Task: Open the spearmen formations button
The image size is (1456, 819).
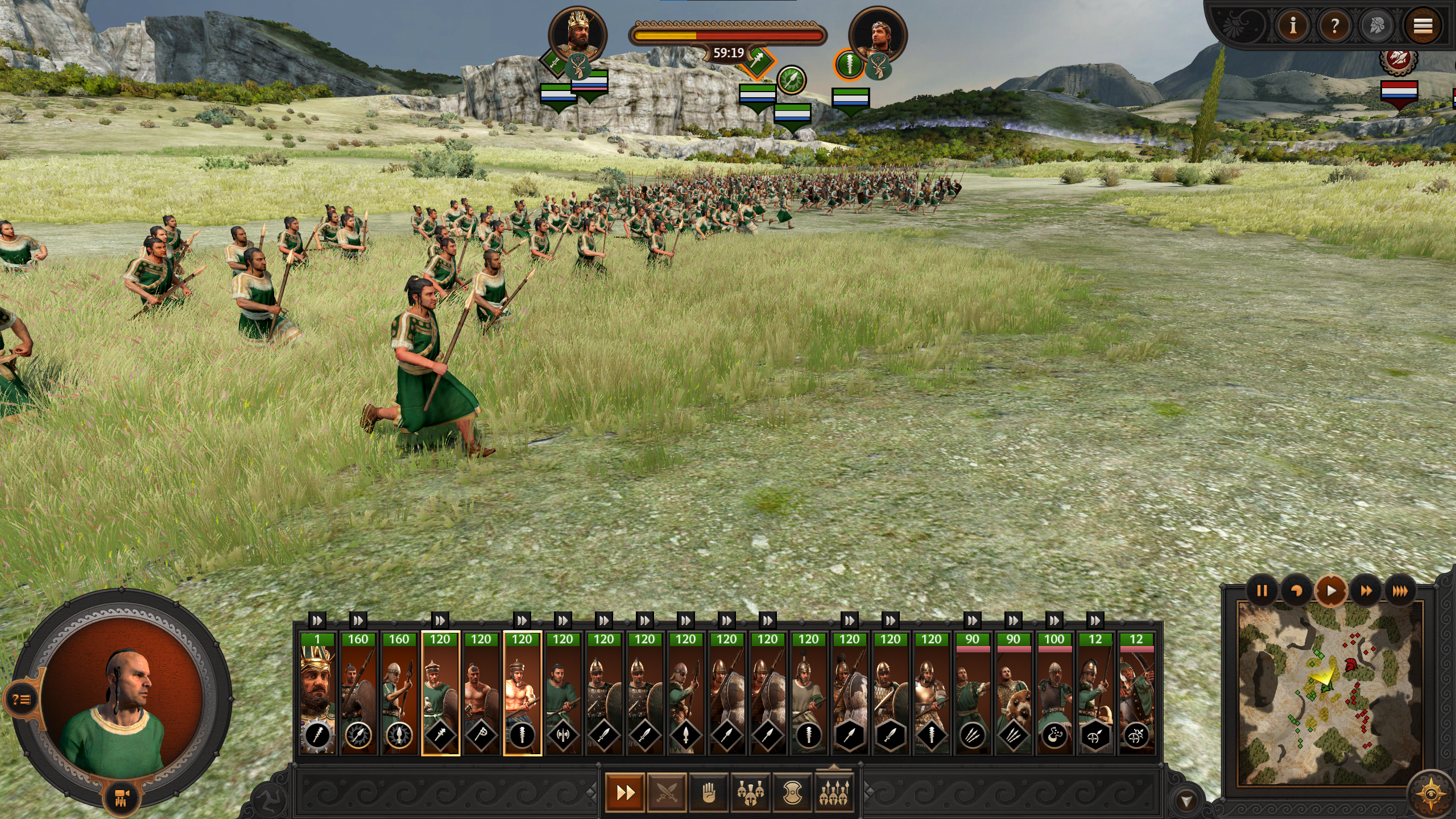Action: (x=833, y=792)
